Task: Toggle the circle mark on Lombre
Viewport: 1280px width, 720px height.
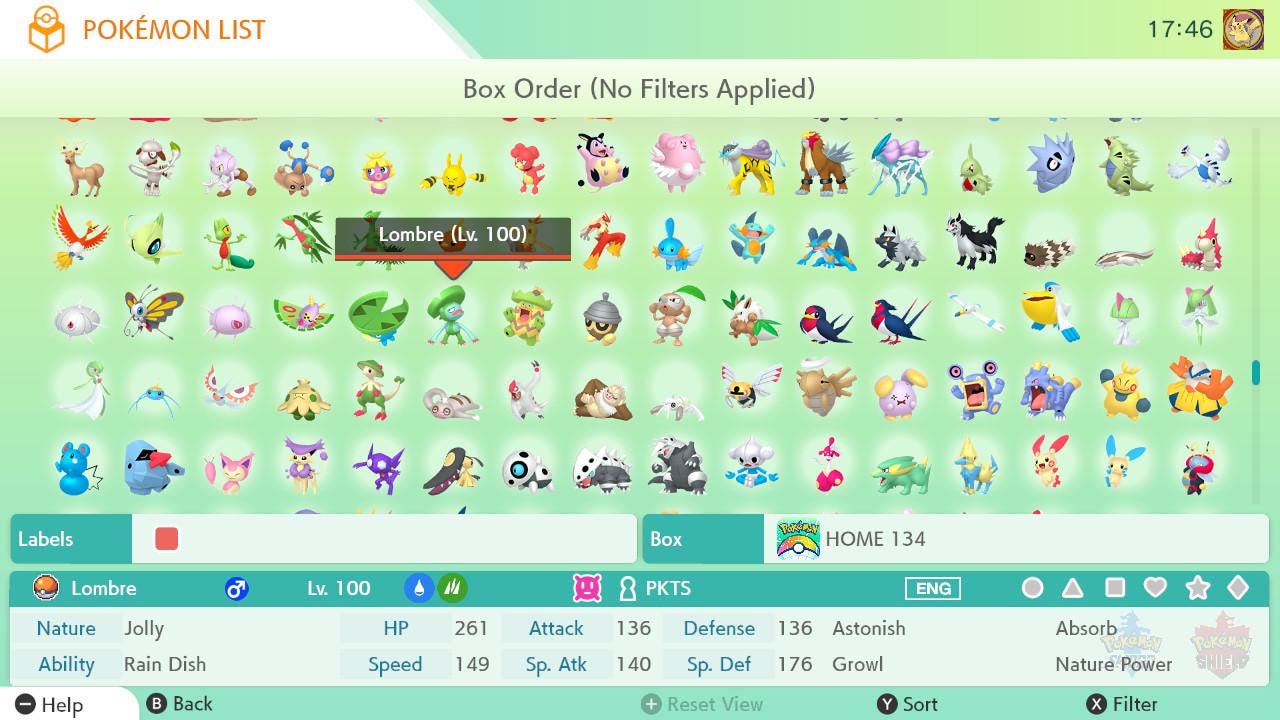Action: (1033, 588)
